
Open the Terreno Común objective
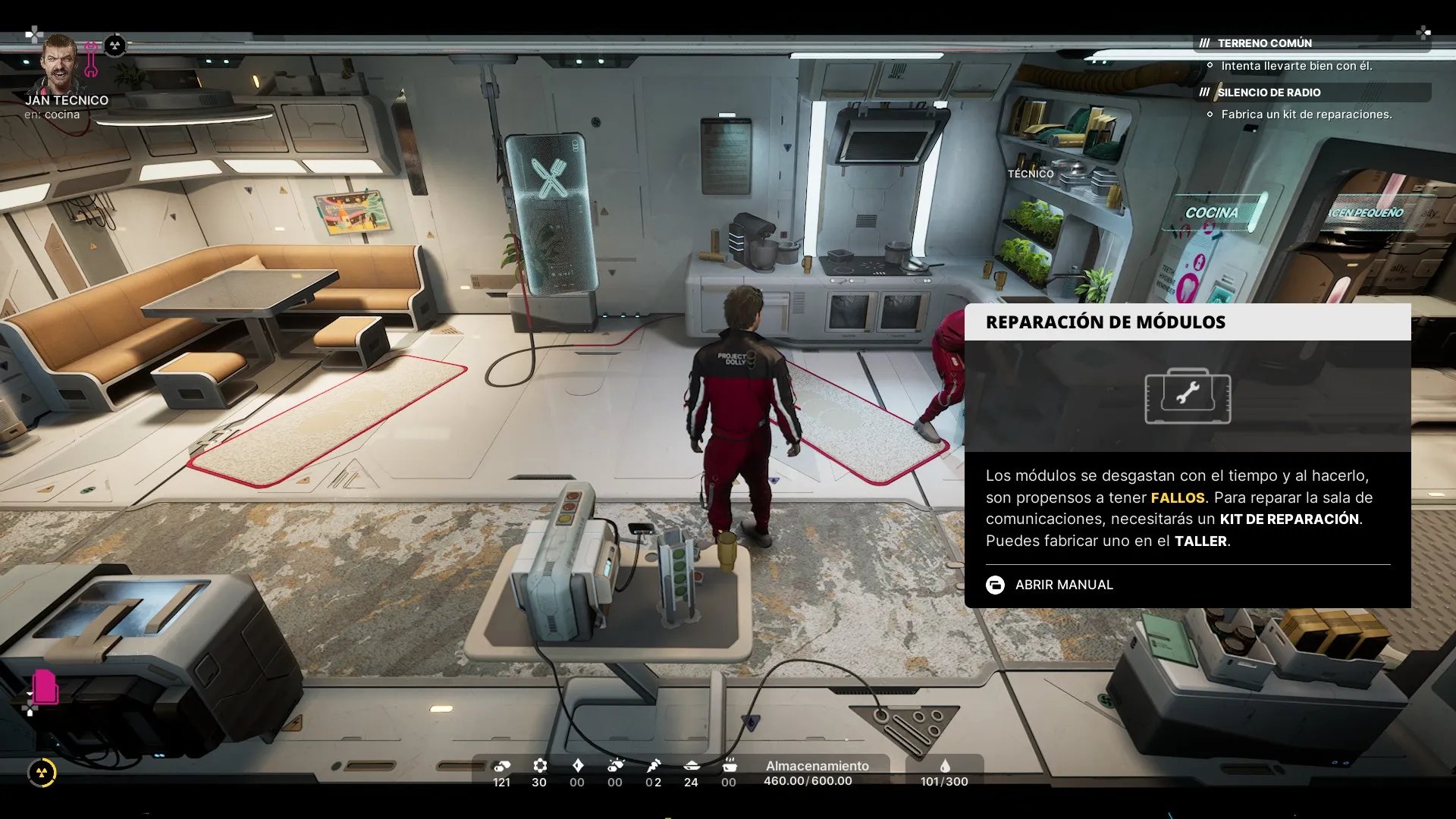pyautogui.click(x=1264, y=43)
